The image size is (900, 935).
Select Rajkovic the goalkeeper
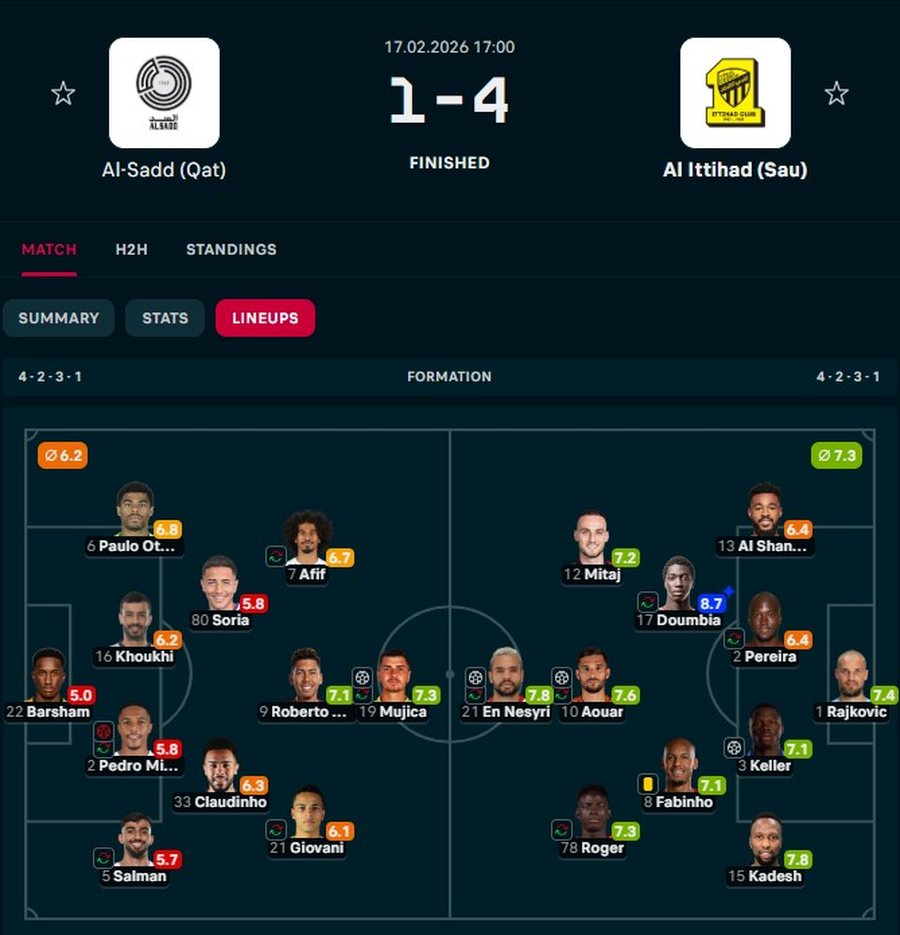pyautogui.click(x=852, y=675)
